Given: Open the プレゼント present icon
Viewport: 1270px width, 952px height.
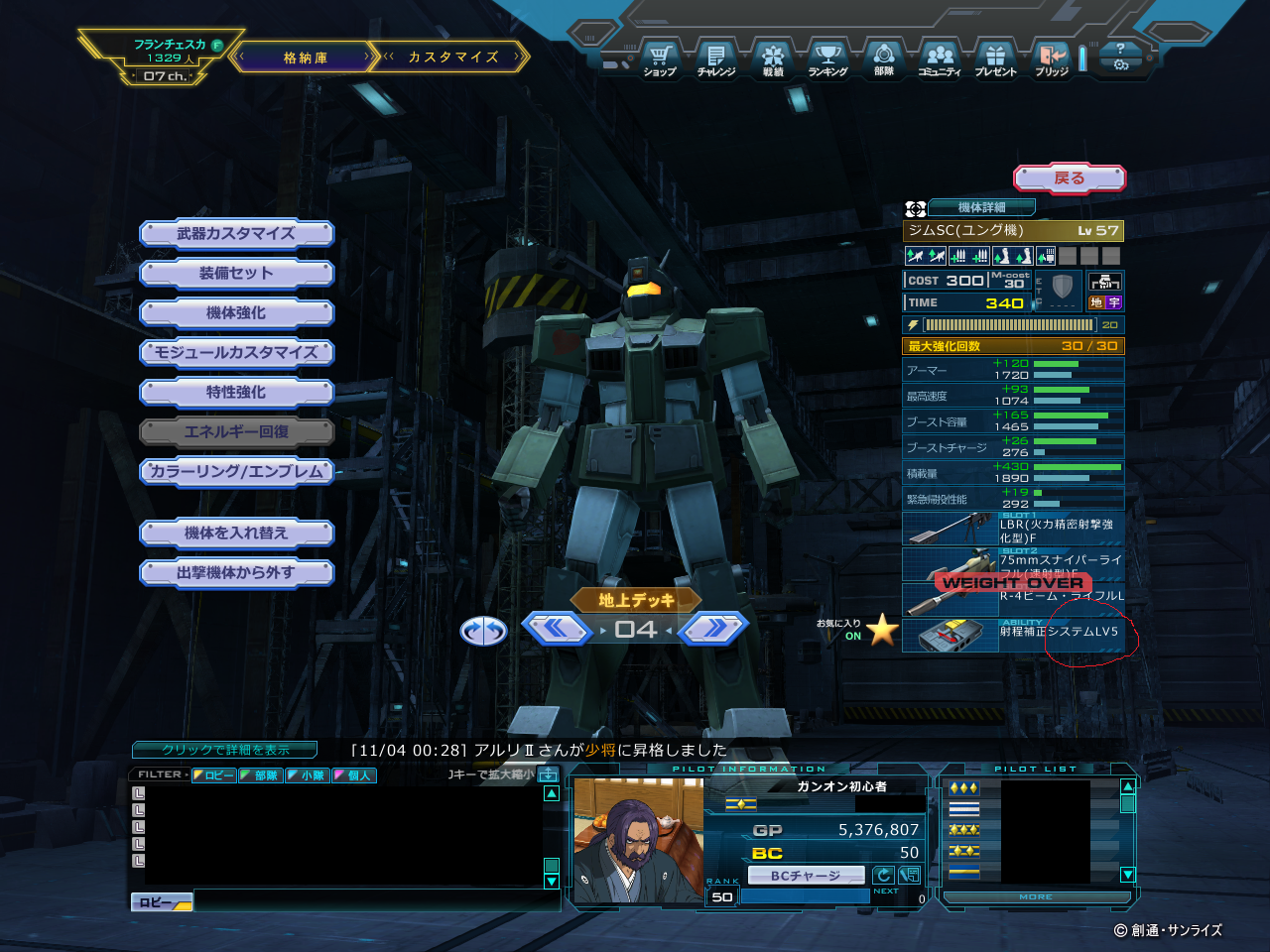Looking at the screenshot, I should (995, 59).
